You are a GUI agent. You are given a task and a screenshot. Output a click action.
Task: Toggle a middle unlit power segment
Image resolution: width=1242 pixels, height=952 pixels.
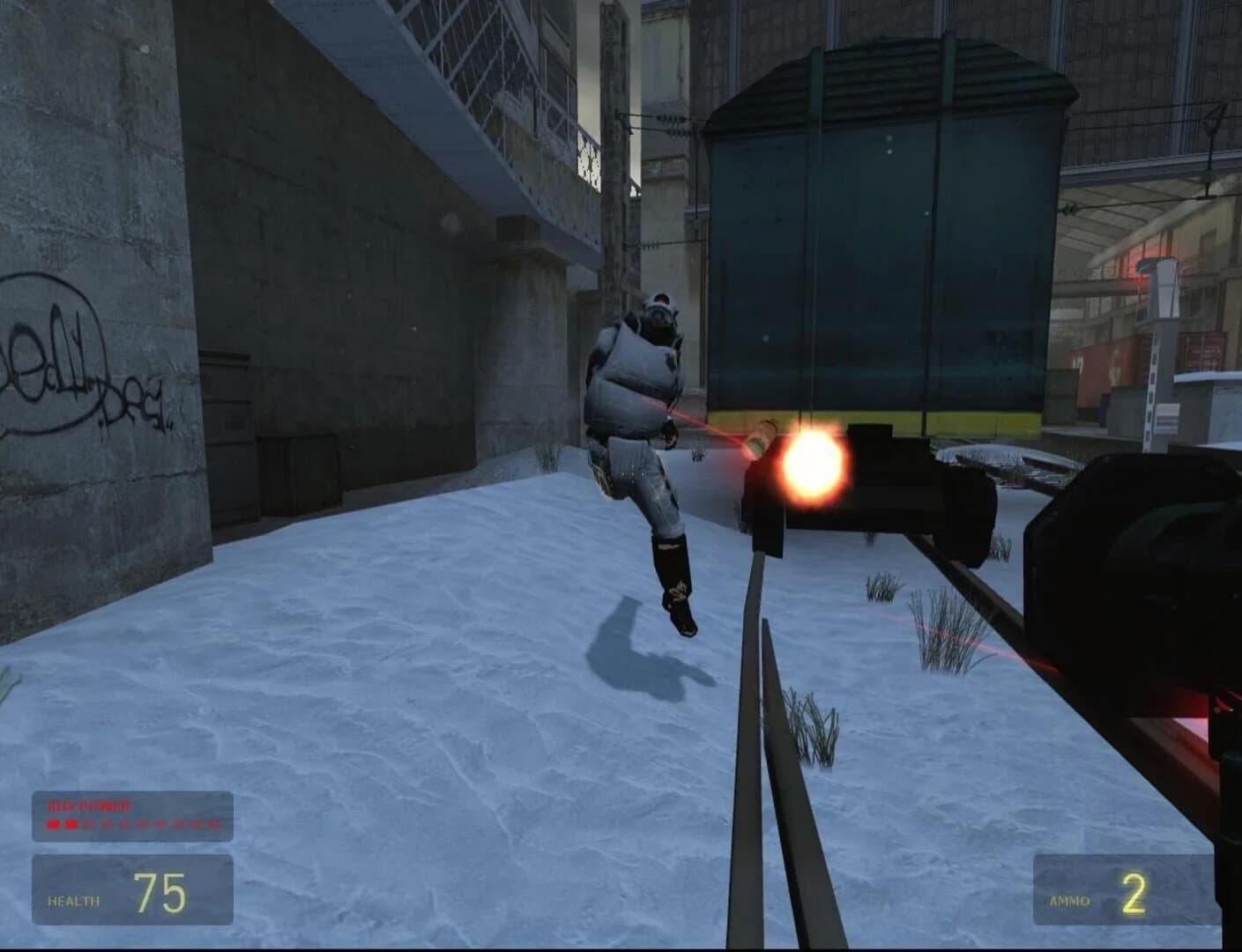click(141, 825)
